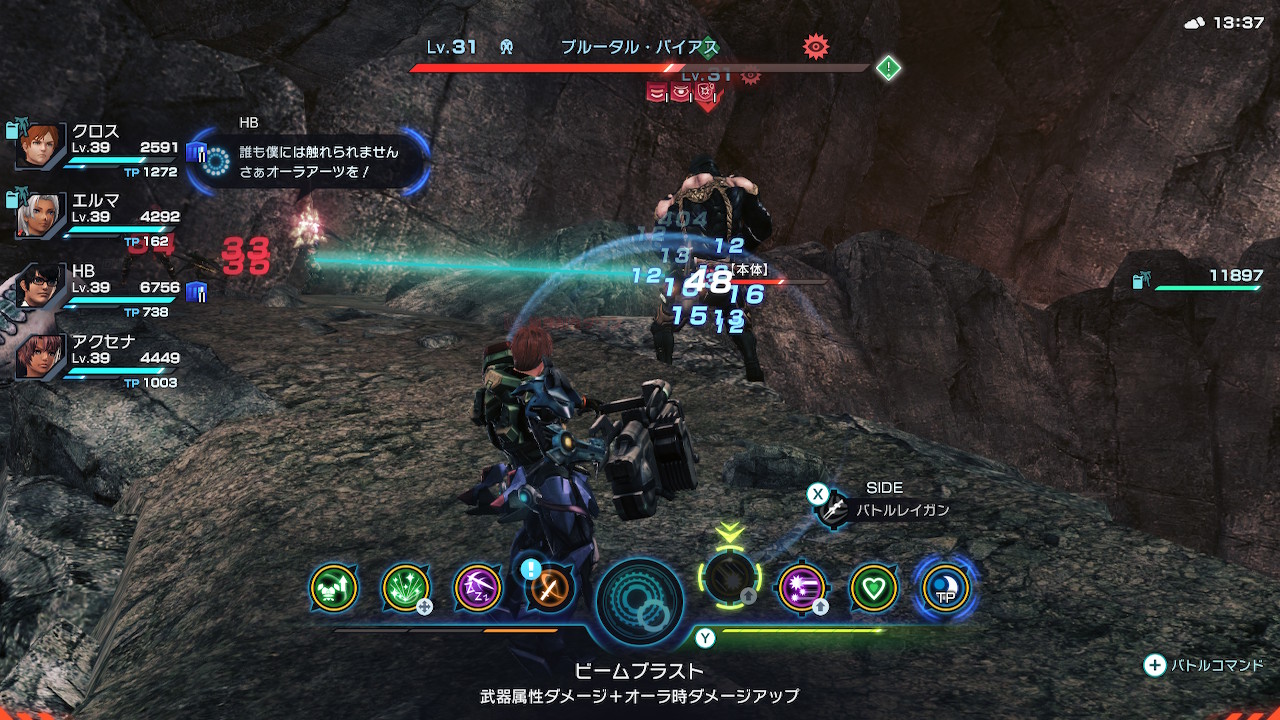1280x720 pixels.
Task: Select Axena's portrait in the party list
Action: (42, 356)
